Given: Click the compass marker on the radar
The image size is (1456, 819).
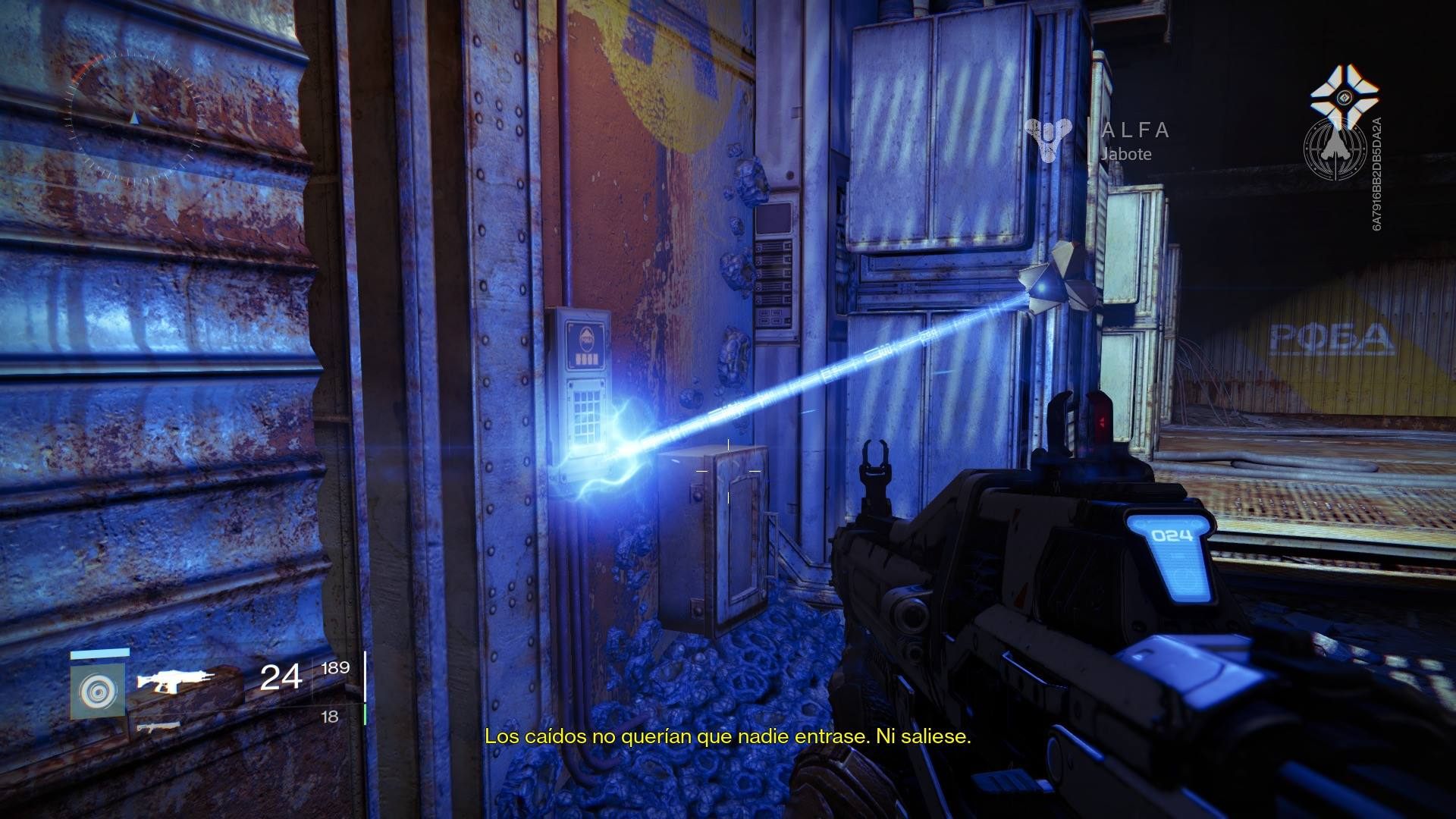Looking at the screenshot, I should coord(136,119).
